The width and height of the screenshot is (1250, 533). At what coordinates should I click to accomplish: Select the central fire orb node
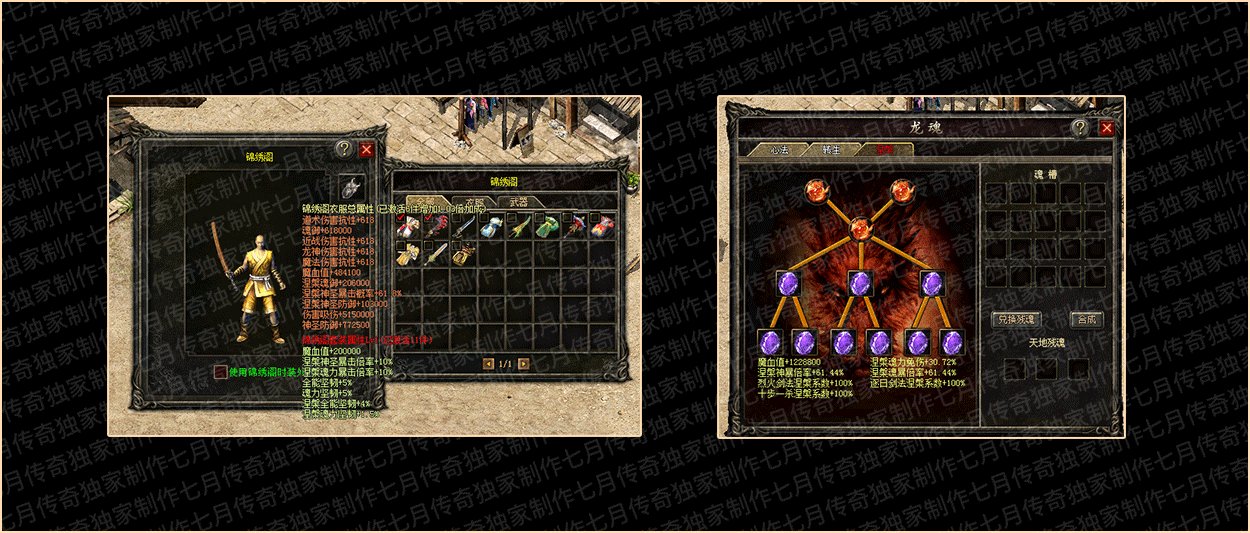coord(859,229)
